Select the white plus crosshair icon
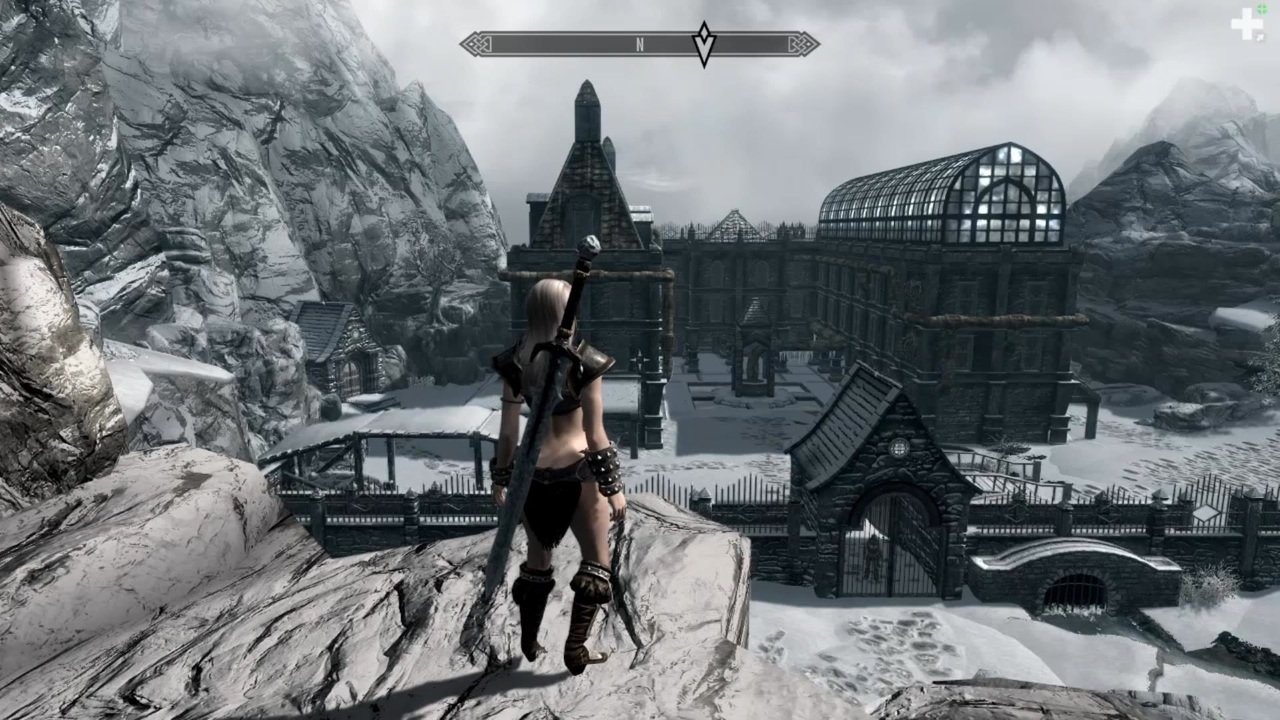Viewport: 1280px width, 720px height. pos(1247,24)
